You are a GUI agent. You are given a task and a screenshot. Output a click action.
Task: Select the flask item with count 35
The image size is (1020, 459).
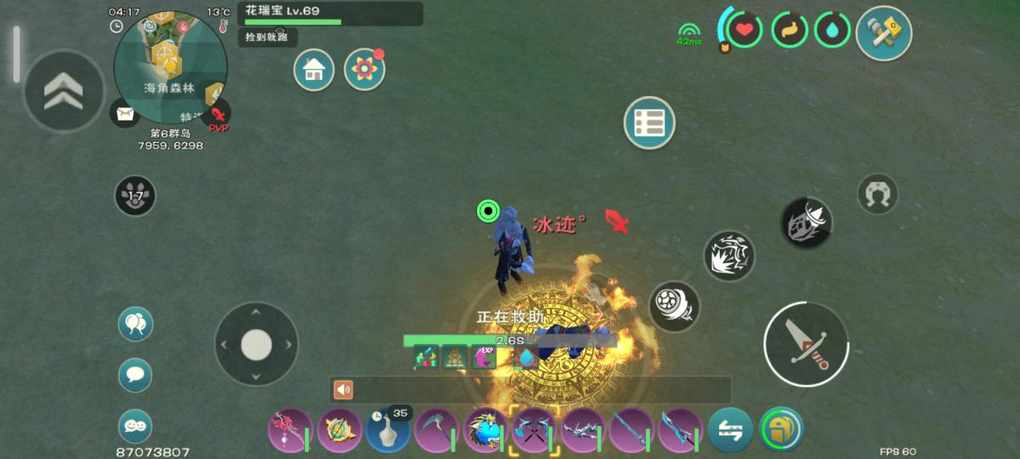387,431
